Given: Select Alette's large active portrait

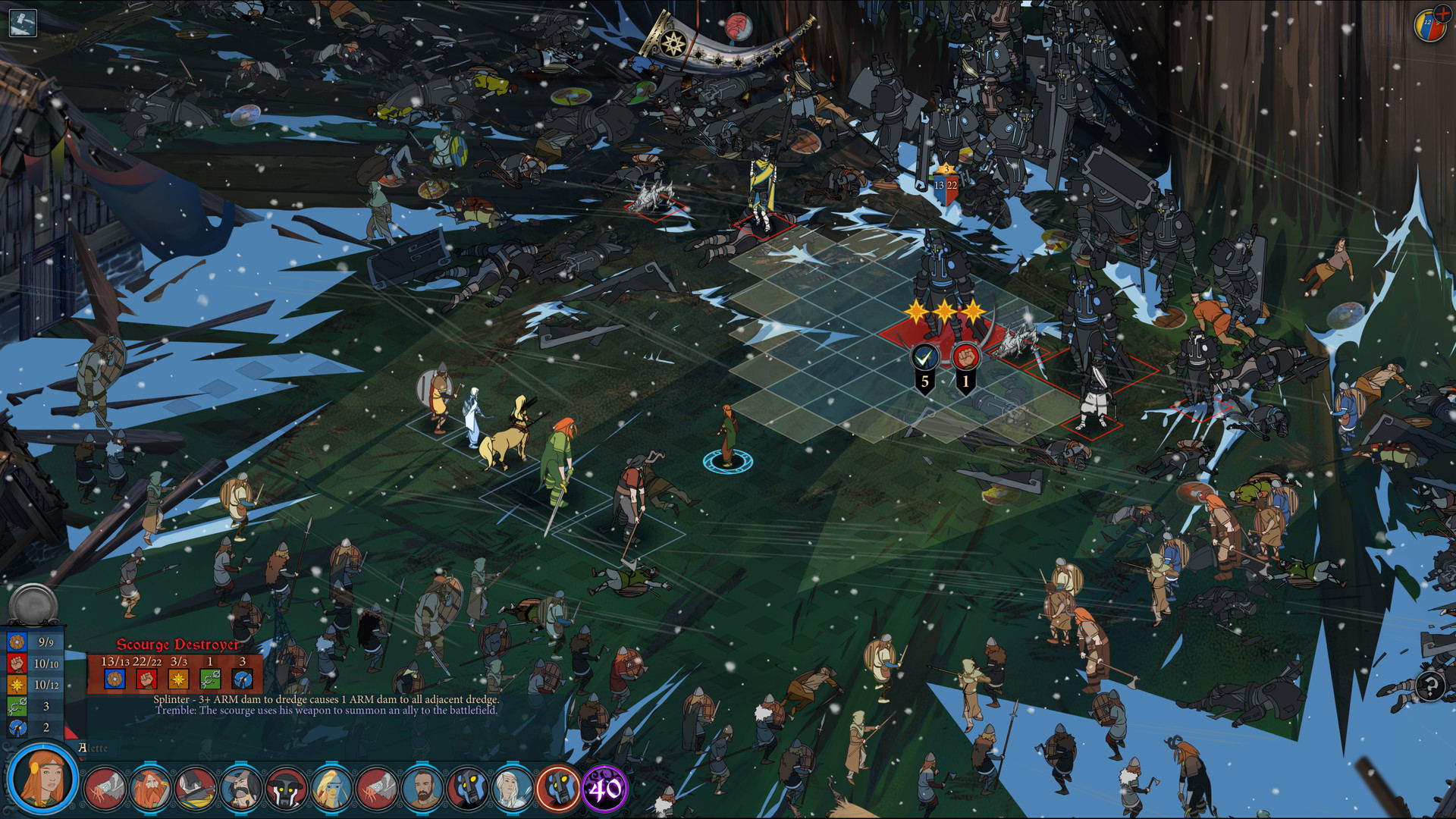Looking at the screenshot, I should click(x=42, y=779).
